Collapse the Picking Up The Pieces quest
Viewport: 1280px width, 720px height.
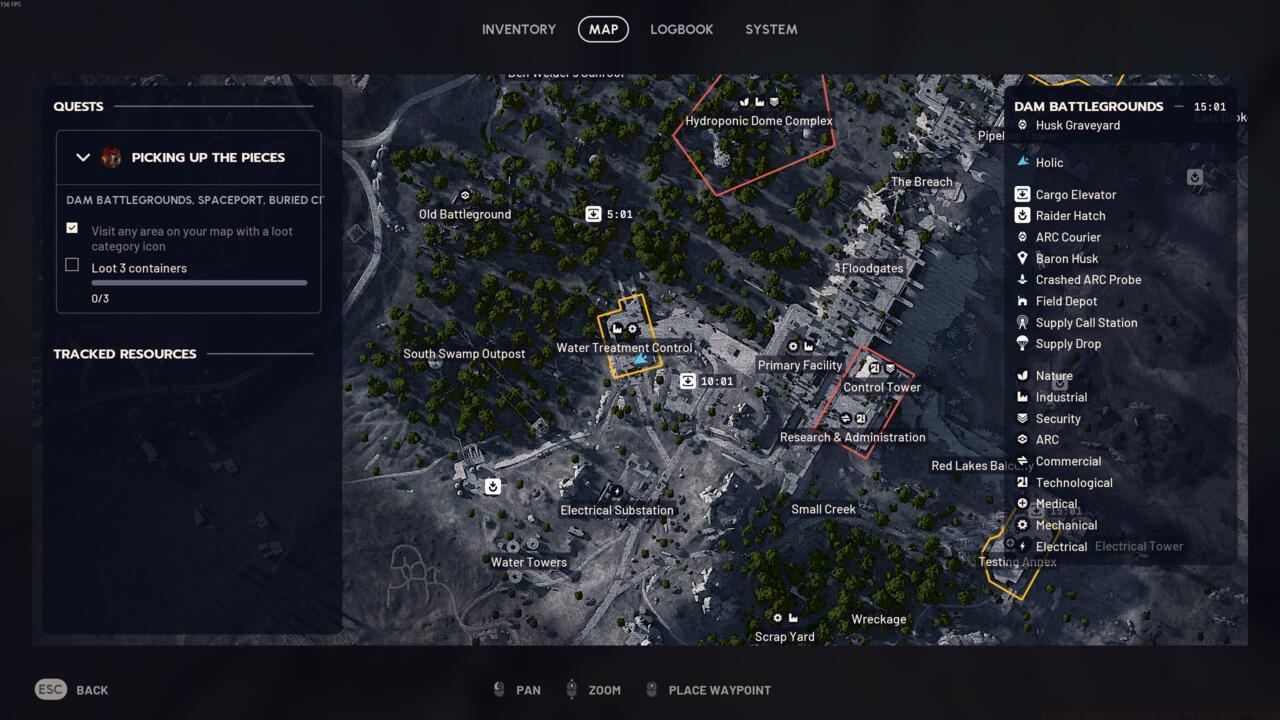point(84,157)
